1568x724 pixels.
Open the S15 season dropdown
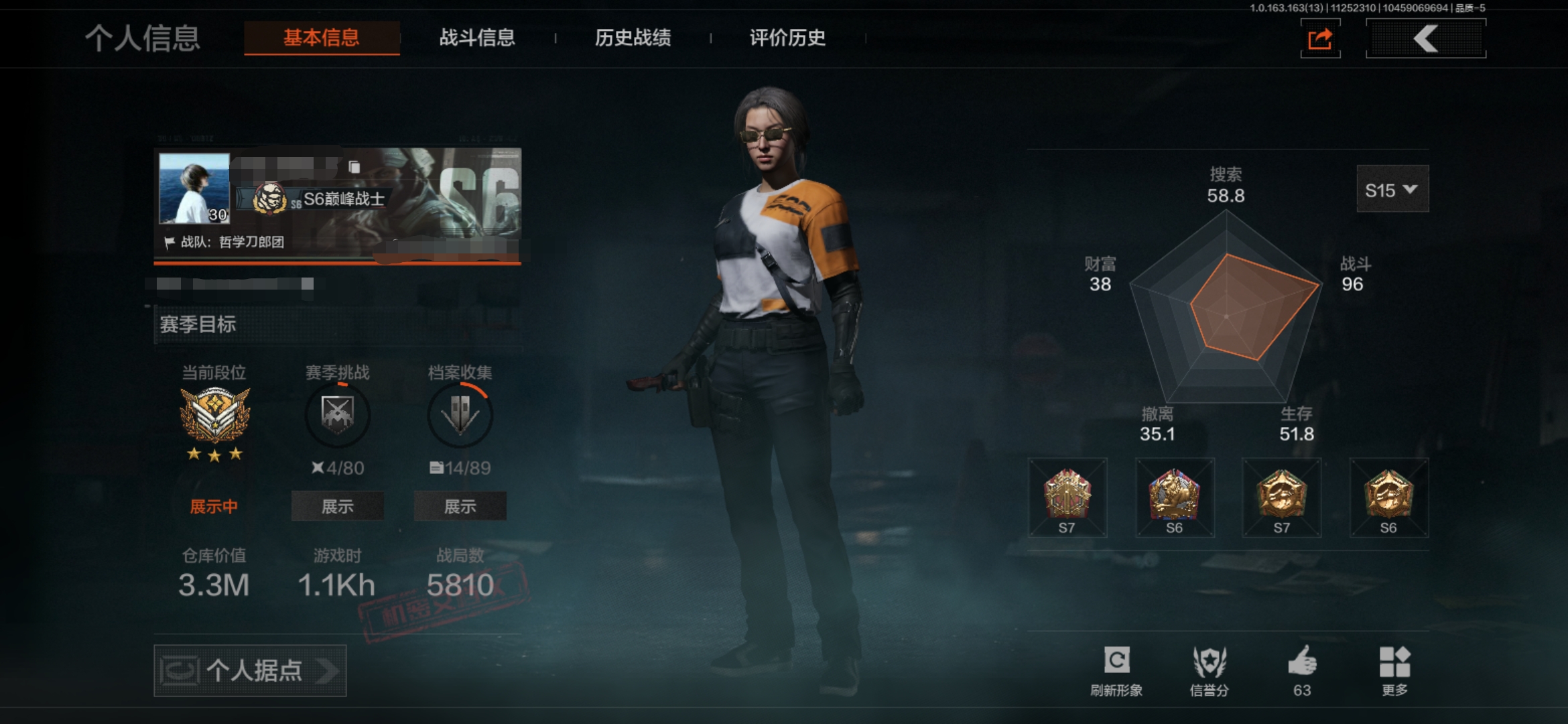coord(1392,190)
